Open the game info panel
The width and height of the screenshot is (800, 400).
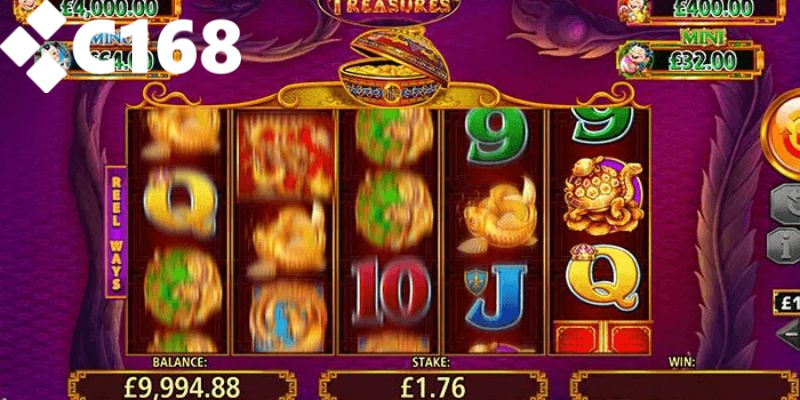tap(785, 243)
